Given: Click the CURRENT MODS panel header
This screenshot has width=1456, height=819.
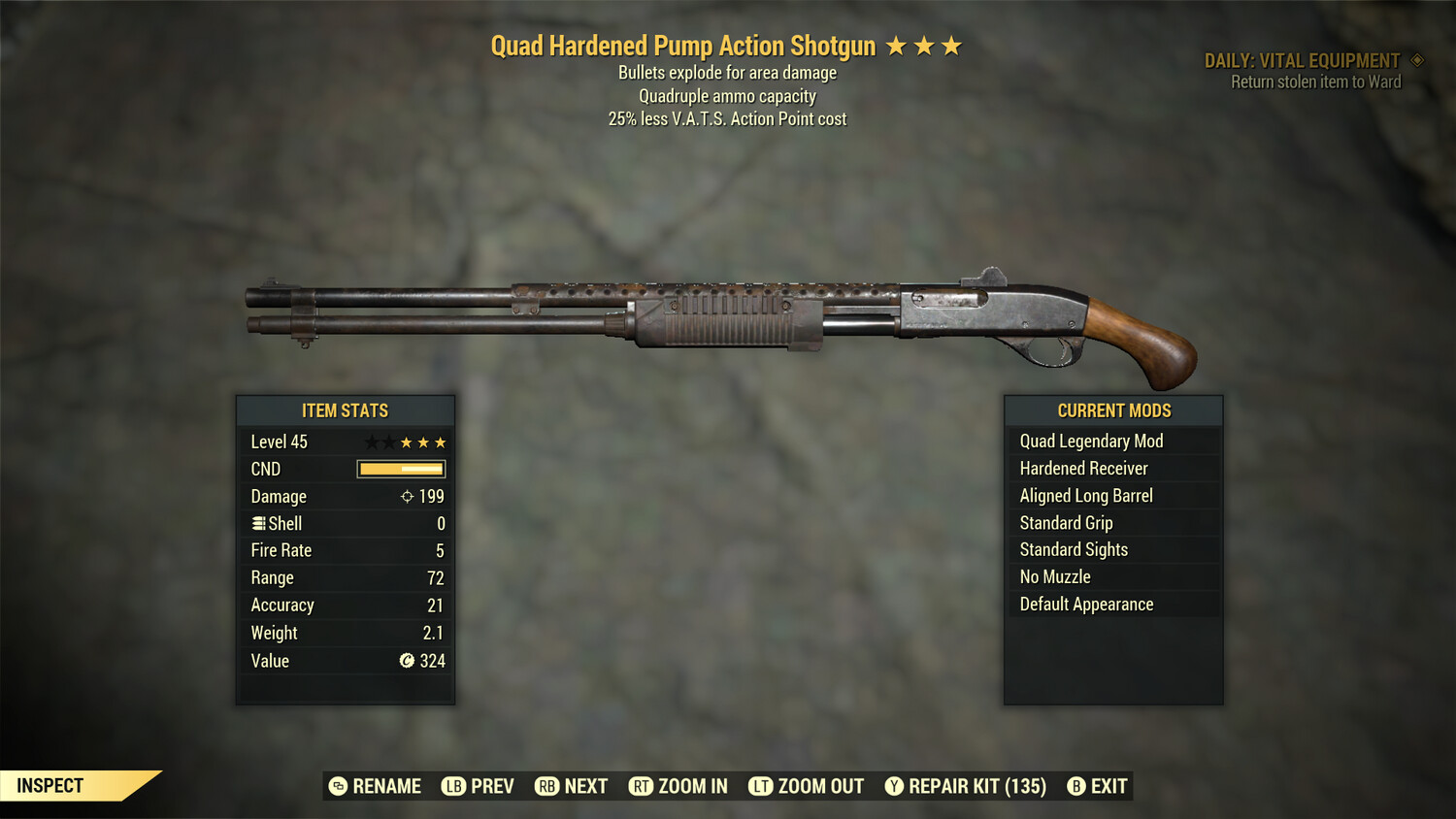Looking at the screenshot, I should point(1113,410).
